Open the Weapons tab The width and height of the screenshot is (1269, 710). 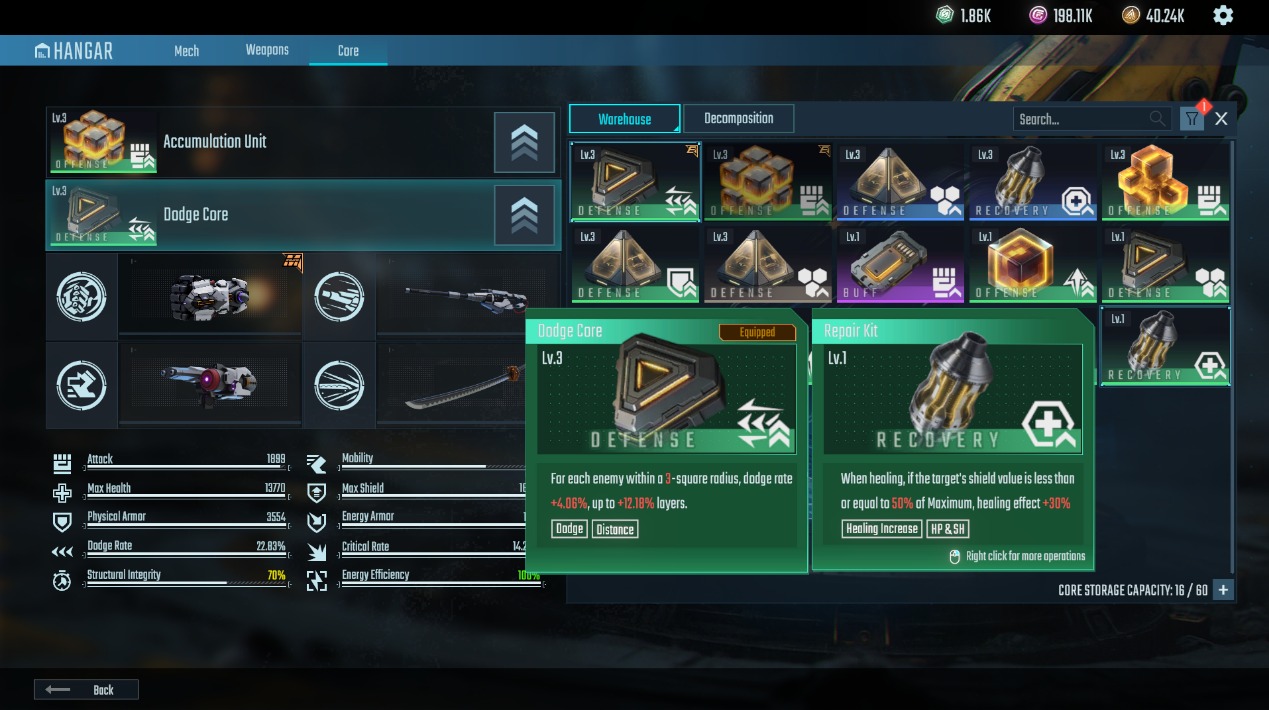pos(267,51)
